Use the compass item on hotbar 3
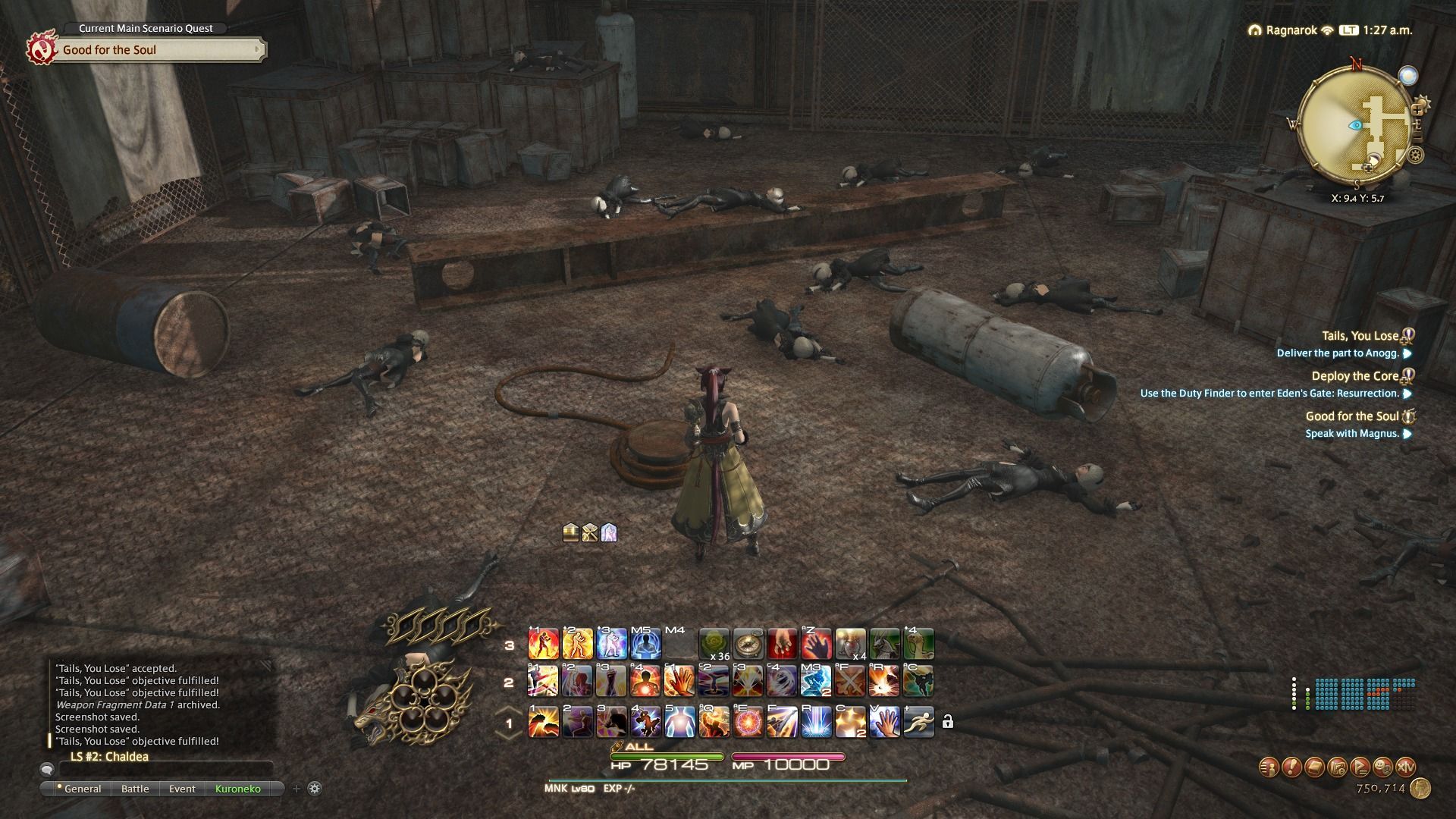This screenshot has height=819, width=1456. point(748,644)
